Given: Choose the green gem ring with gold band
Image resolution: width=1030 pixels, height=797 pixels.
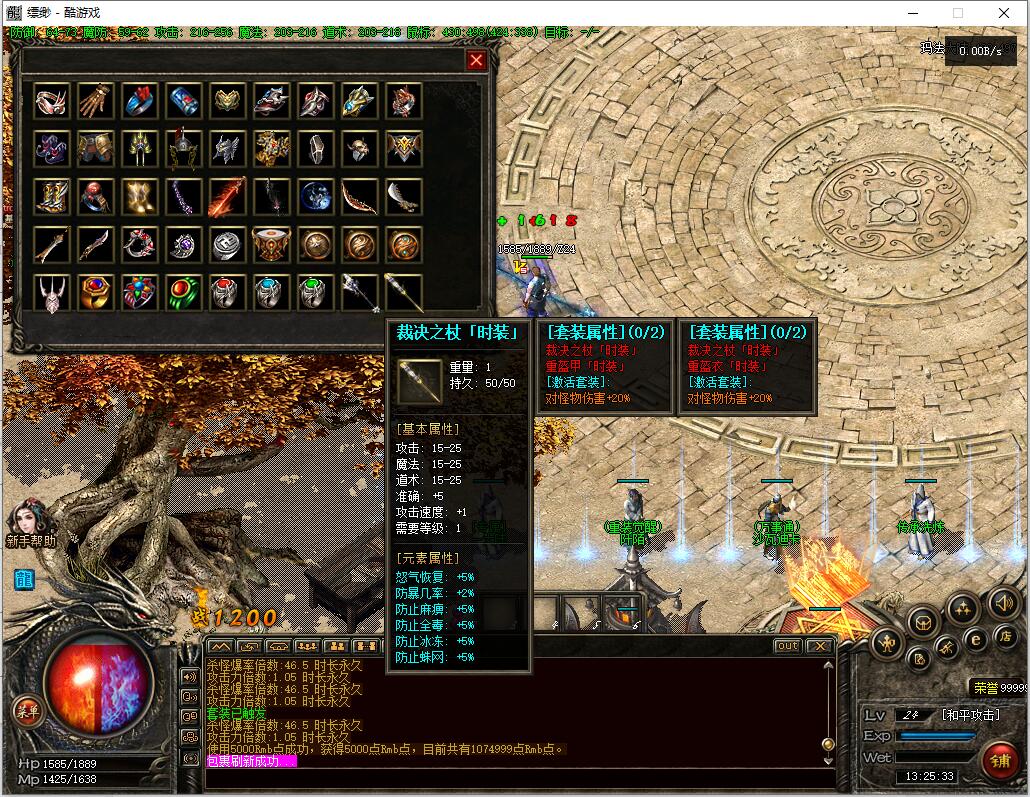Looking at the screenshot, I should pos(184,292).
